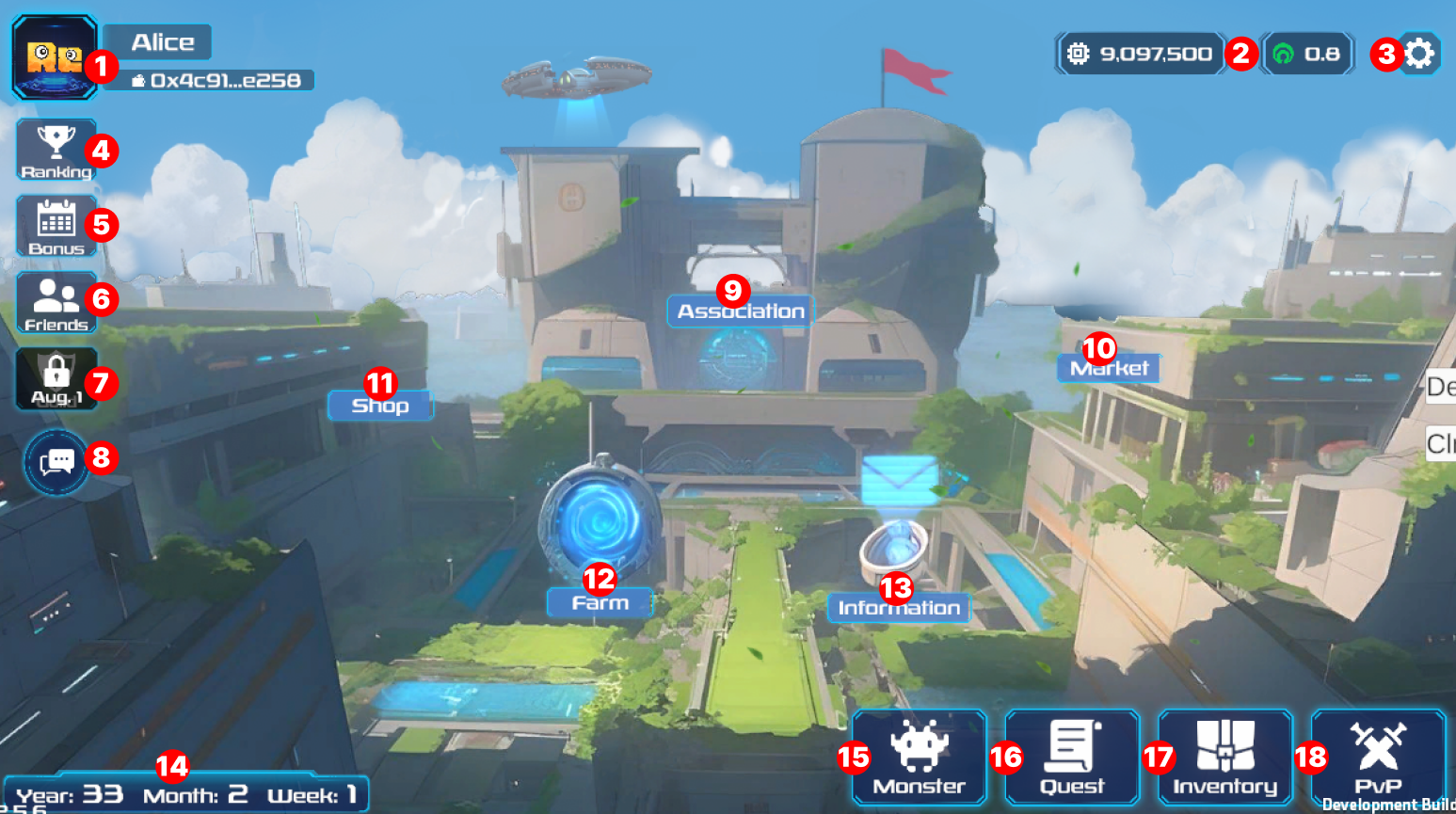Screen dimensions: 1456x814
Task: Show the Quest list
Action: point(1072,758)
